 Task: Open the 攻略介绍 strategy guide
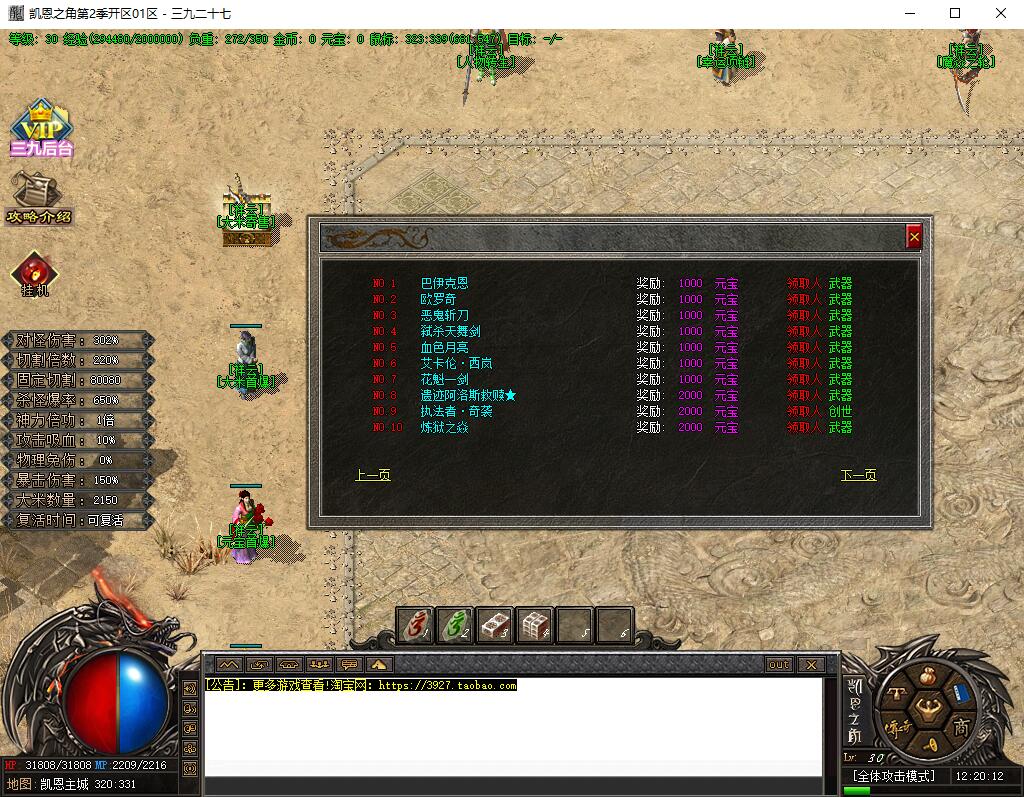[x=38, y=198]
